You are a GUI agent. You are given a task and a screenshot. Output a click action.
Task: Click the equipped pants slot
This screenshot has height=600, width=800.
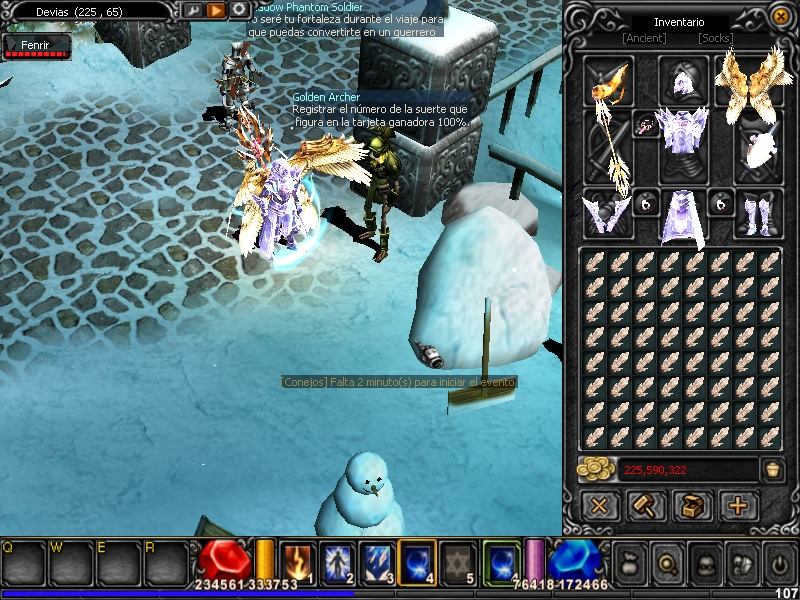coord(682,216)
